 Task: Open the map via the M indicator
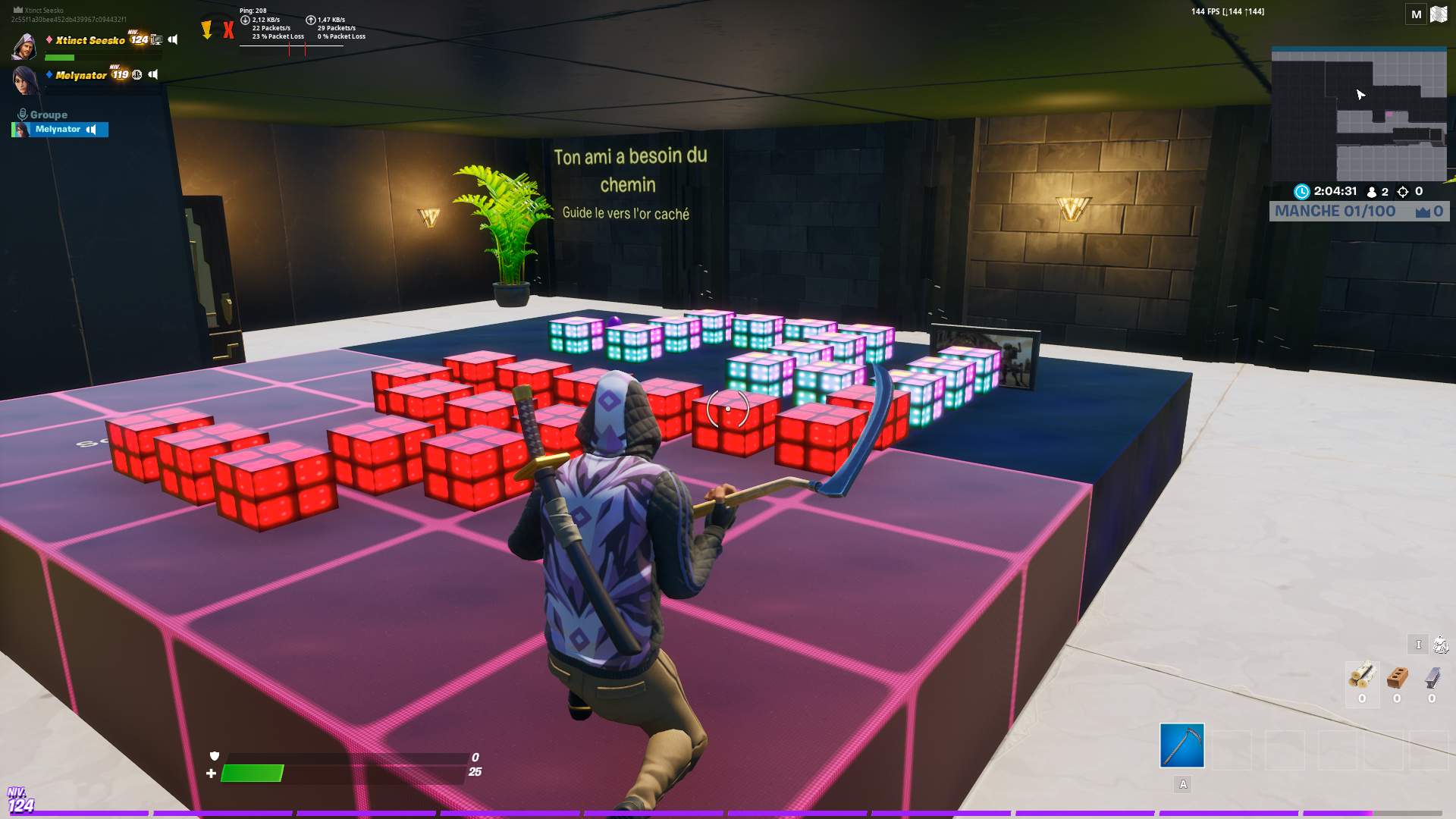tap(1415, 13)
